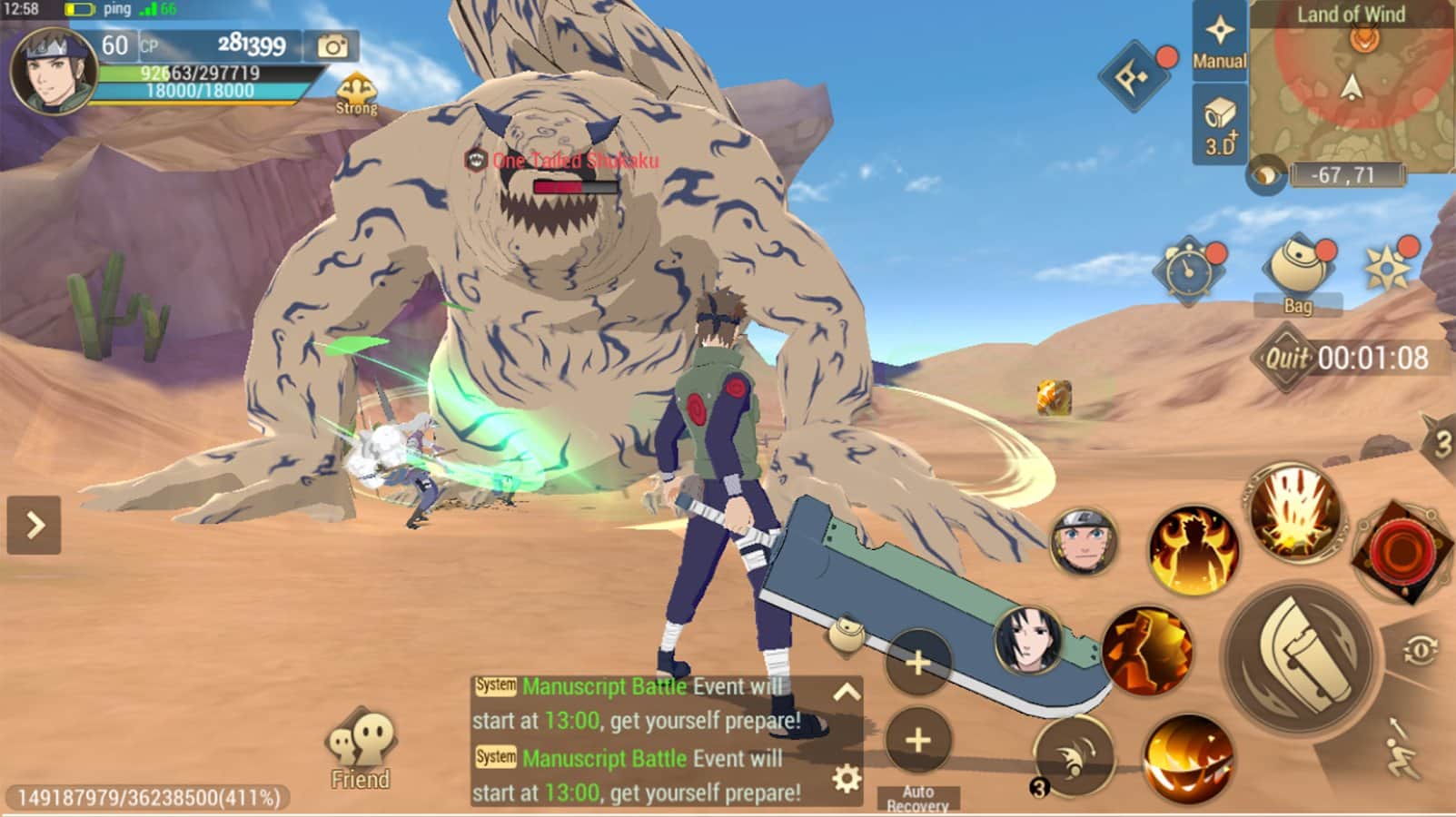
Task: Summon the Naruto assist ninja
Action: click(1084, 542)
